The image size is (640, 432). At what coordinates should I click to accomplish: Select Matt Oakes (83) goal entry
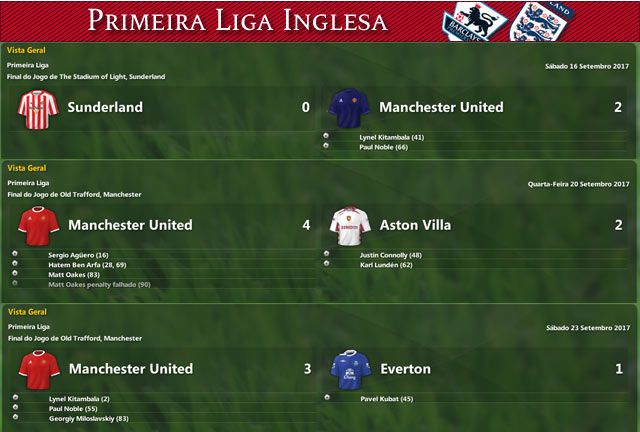(x=73, y=275)
